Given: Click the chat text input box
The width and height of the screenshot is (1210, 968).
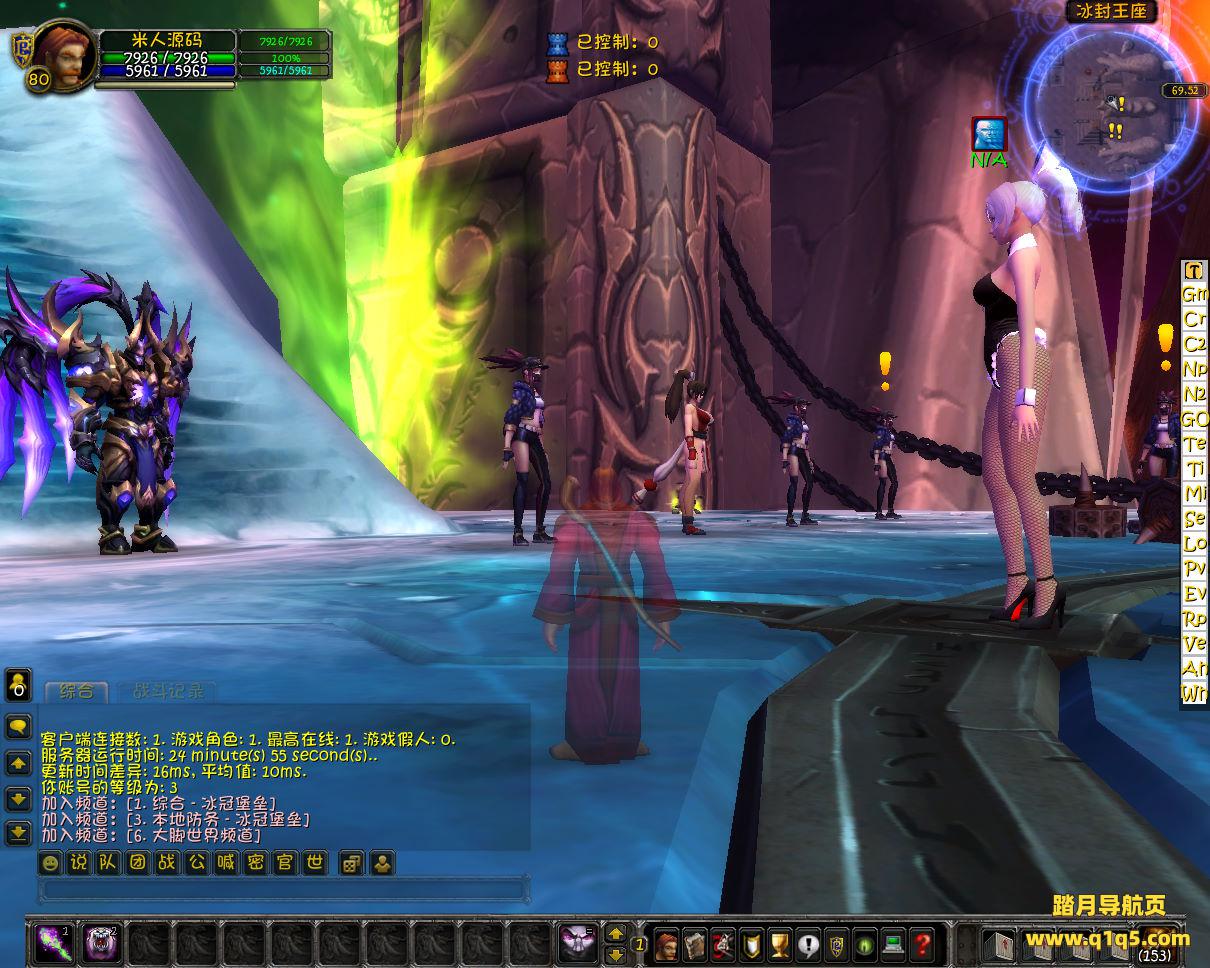Looking at the screenshot, I should [x=282, y=889].
